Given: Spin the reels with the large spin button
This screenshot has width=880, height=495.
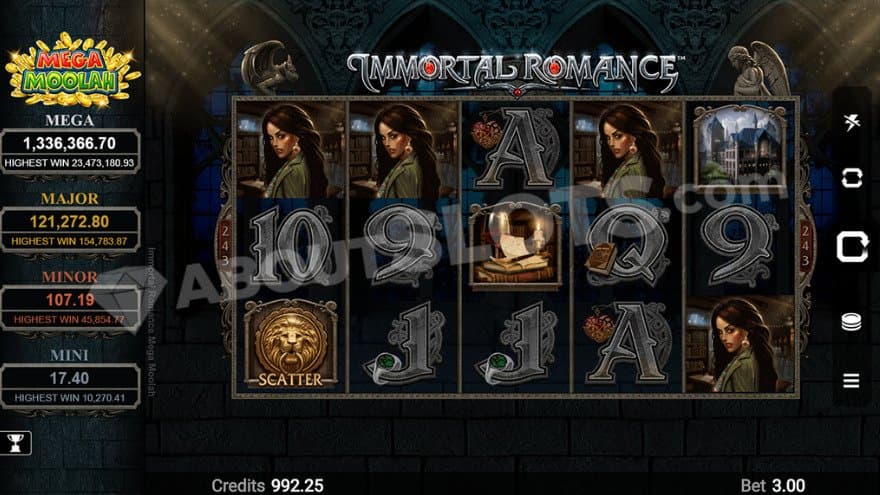Looking at the screenshot, I should point(851,245).
